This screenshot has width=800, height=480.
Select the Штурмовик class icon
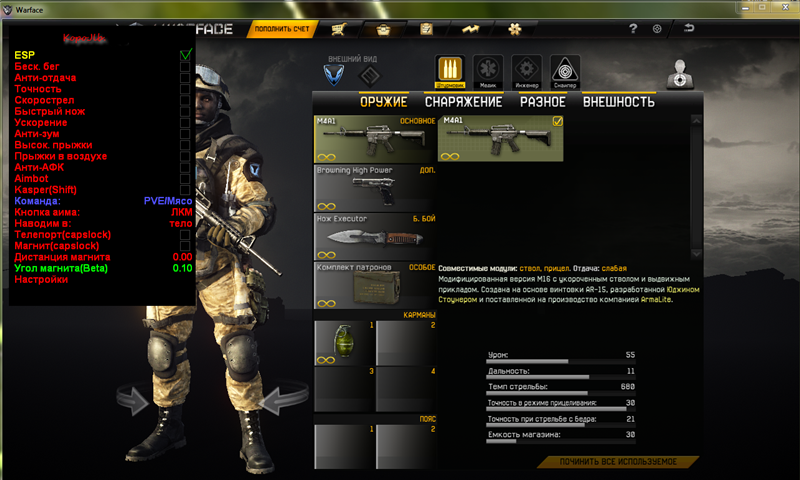pos(450,71)
